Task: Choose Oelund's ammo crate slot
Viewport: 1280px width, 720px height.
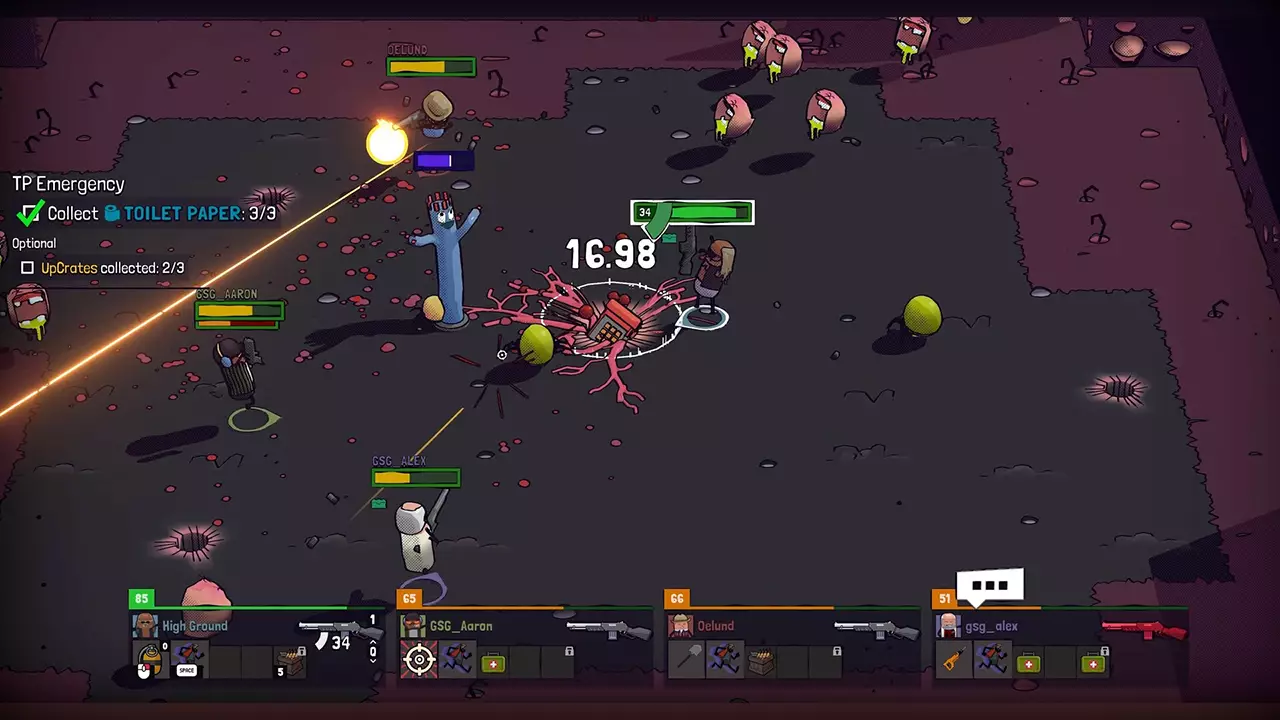Action: point(761,660)
